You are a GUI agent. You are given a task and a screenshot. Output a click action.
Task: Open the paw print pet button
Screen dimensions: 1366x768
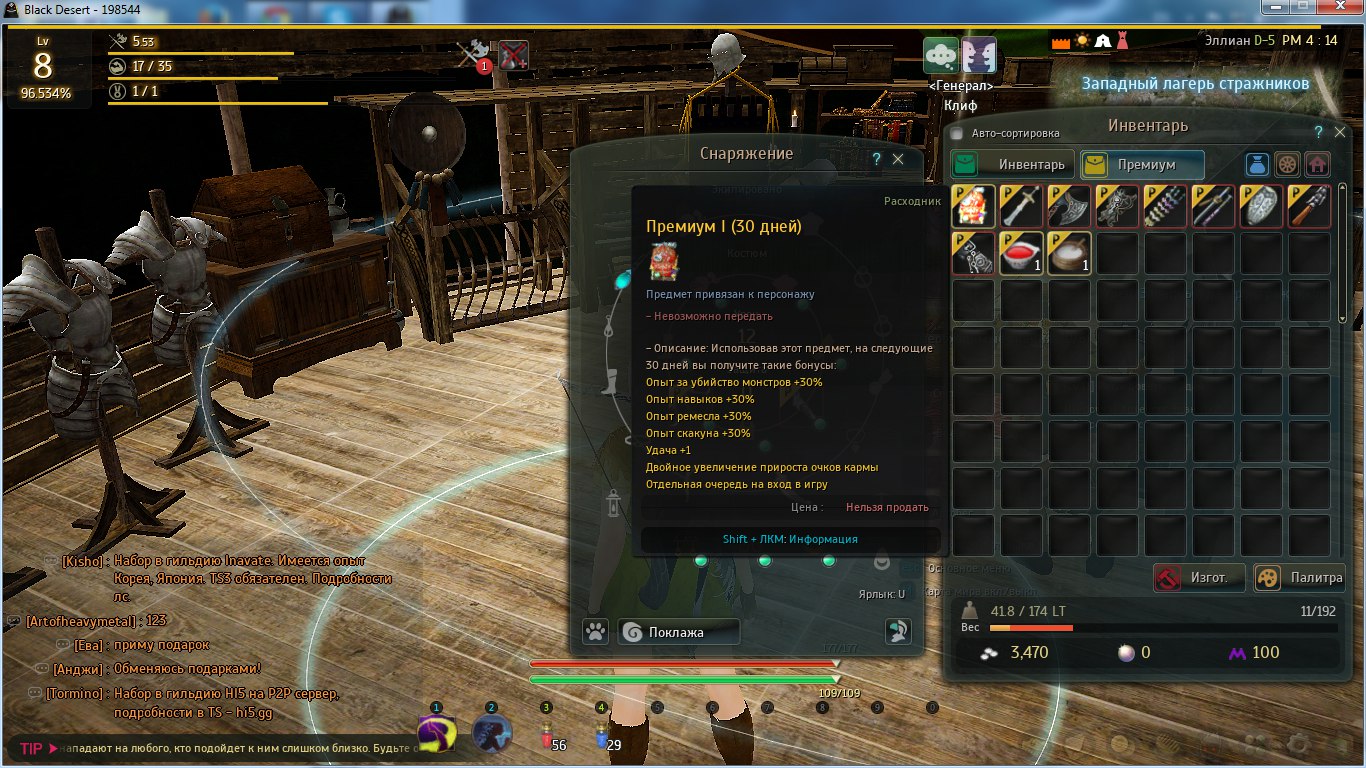pyautogui.click(x=596, y=632)
